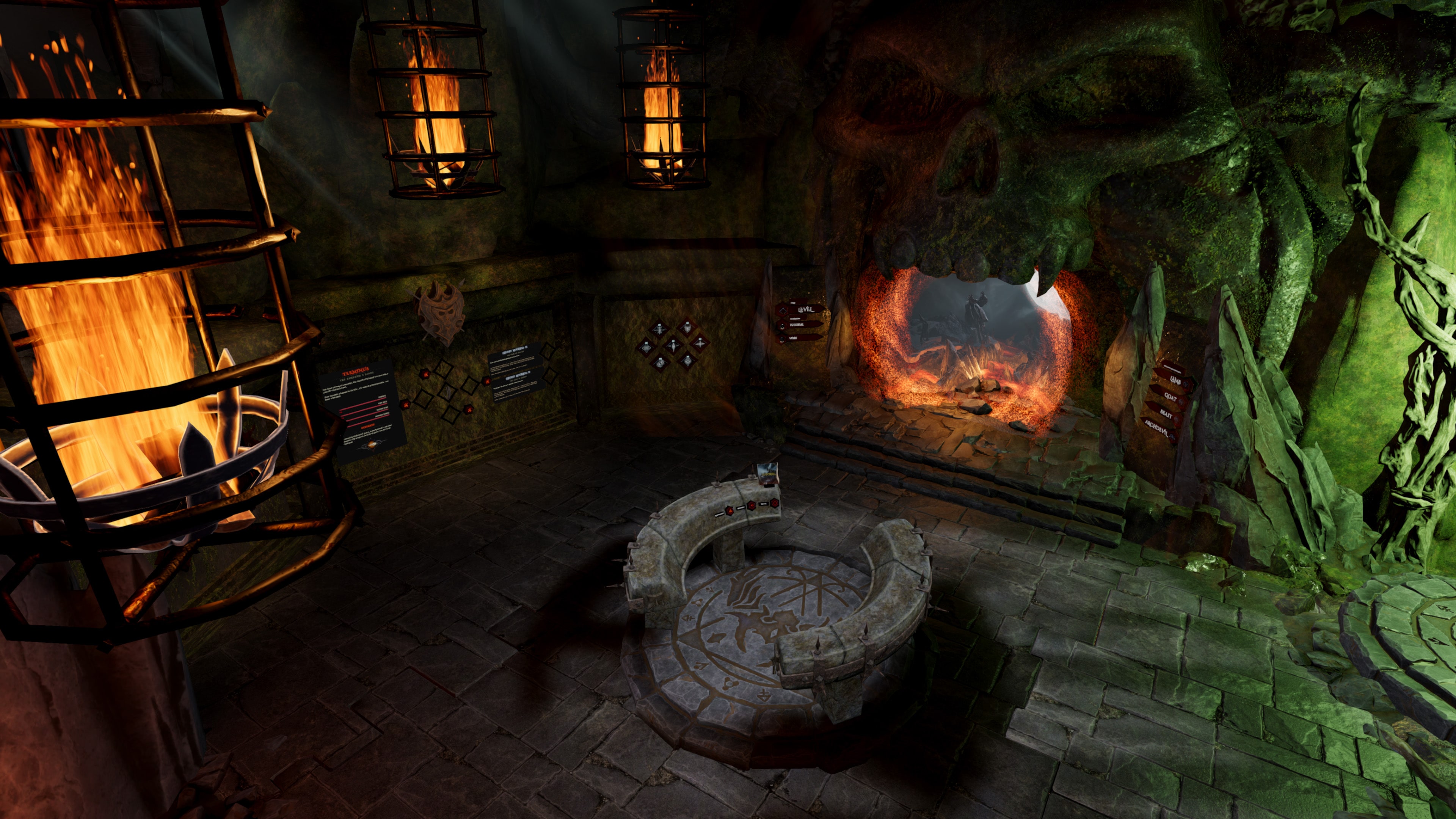This screenshot has width=1456, height=819.
Task: Open the TUTORIAL signpost option
Action: coord(797,325)
